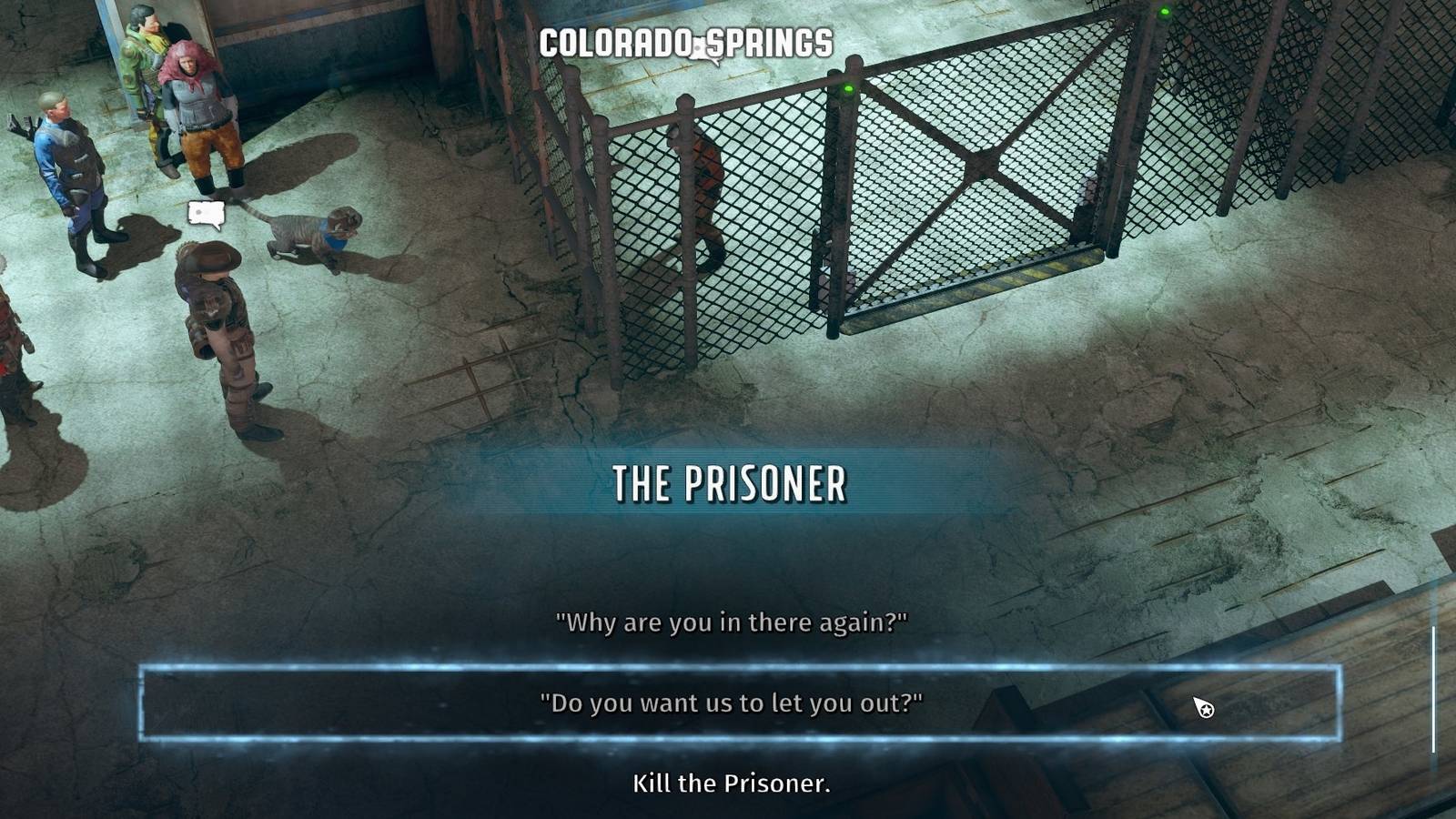
Task: Click the green light atop the gate post
Action: click(x=846, y=89)
